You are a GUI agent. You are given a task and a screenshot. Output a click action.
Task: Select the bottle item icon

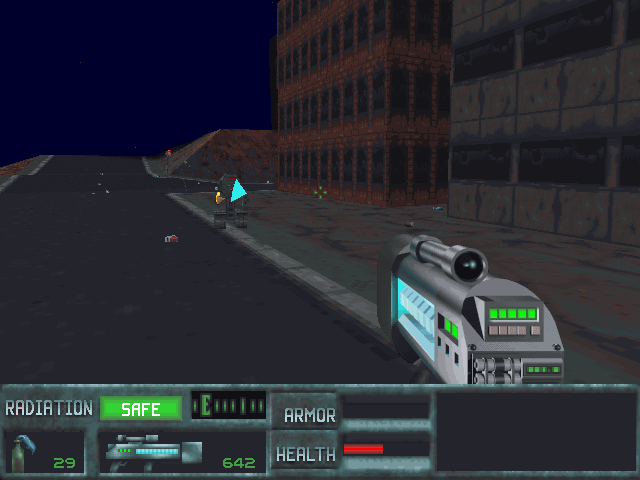click(22, 452)
